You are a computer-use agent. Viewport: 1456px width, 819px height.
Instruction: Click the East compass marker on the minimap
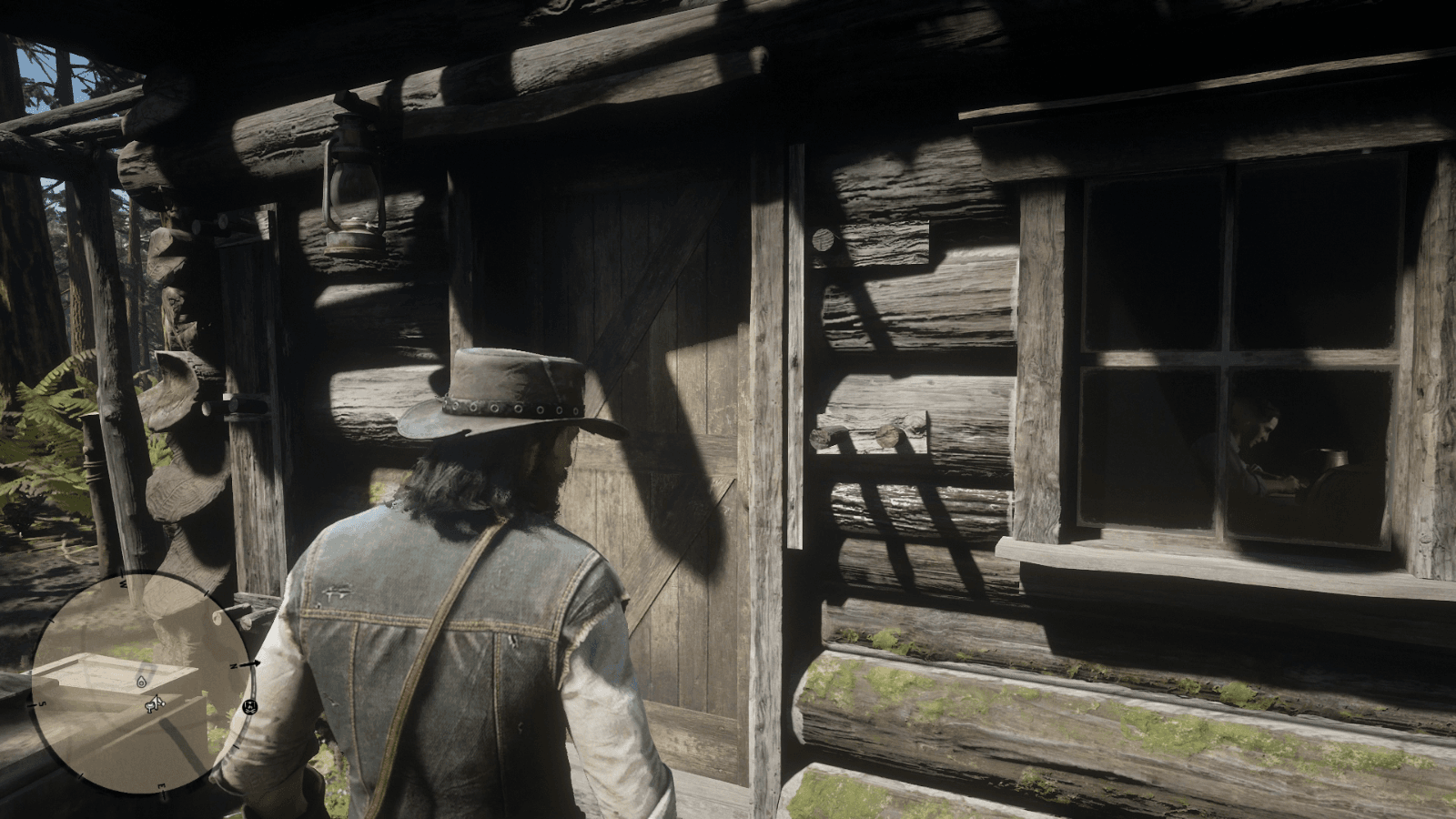162,784
